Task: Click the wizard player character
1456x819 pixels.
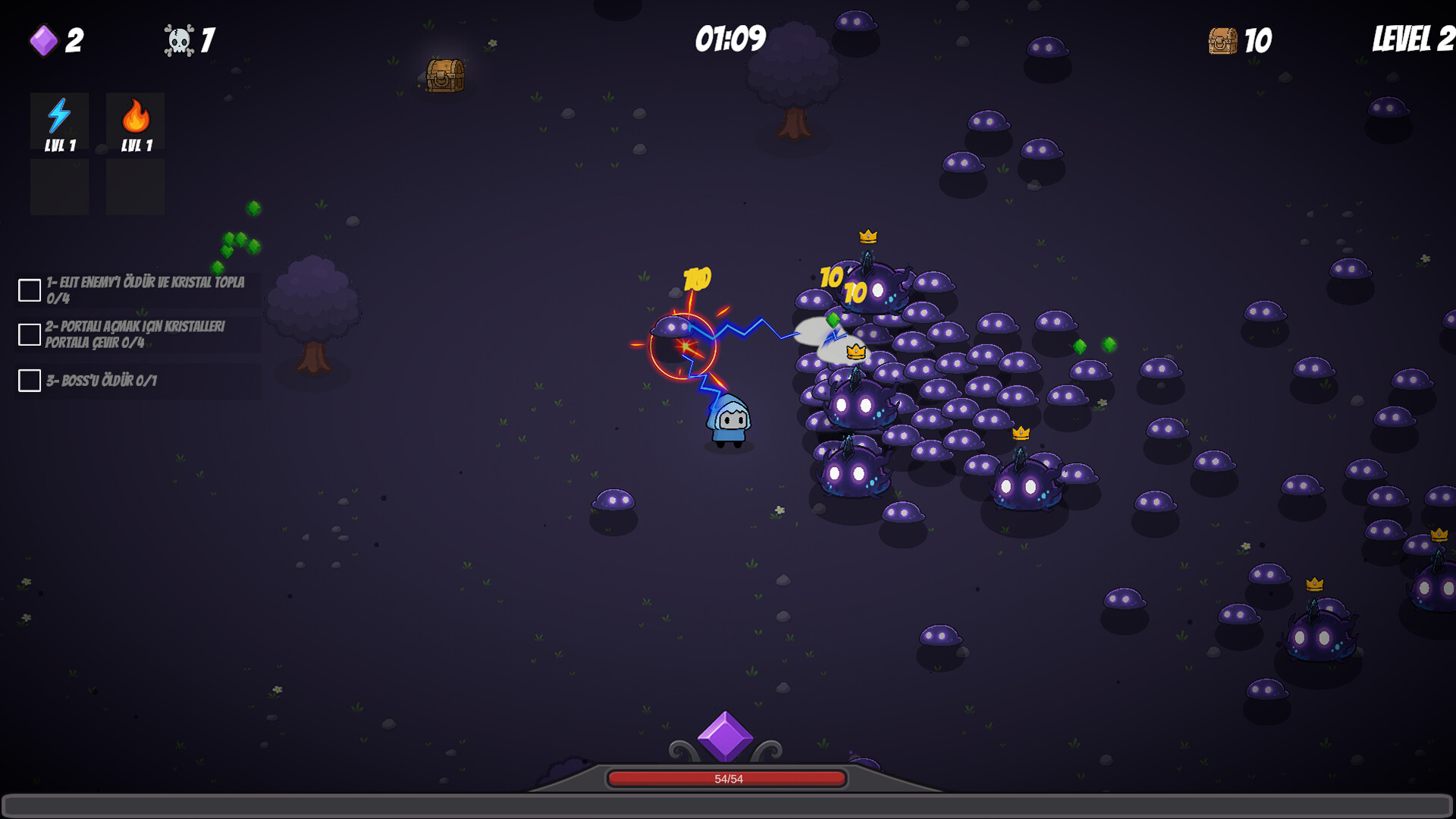Action: pyautogui.click(x=730, y=419)
